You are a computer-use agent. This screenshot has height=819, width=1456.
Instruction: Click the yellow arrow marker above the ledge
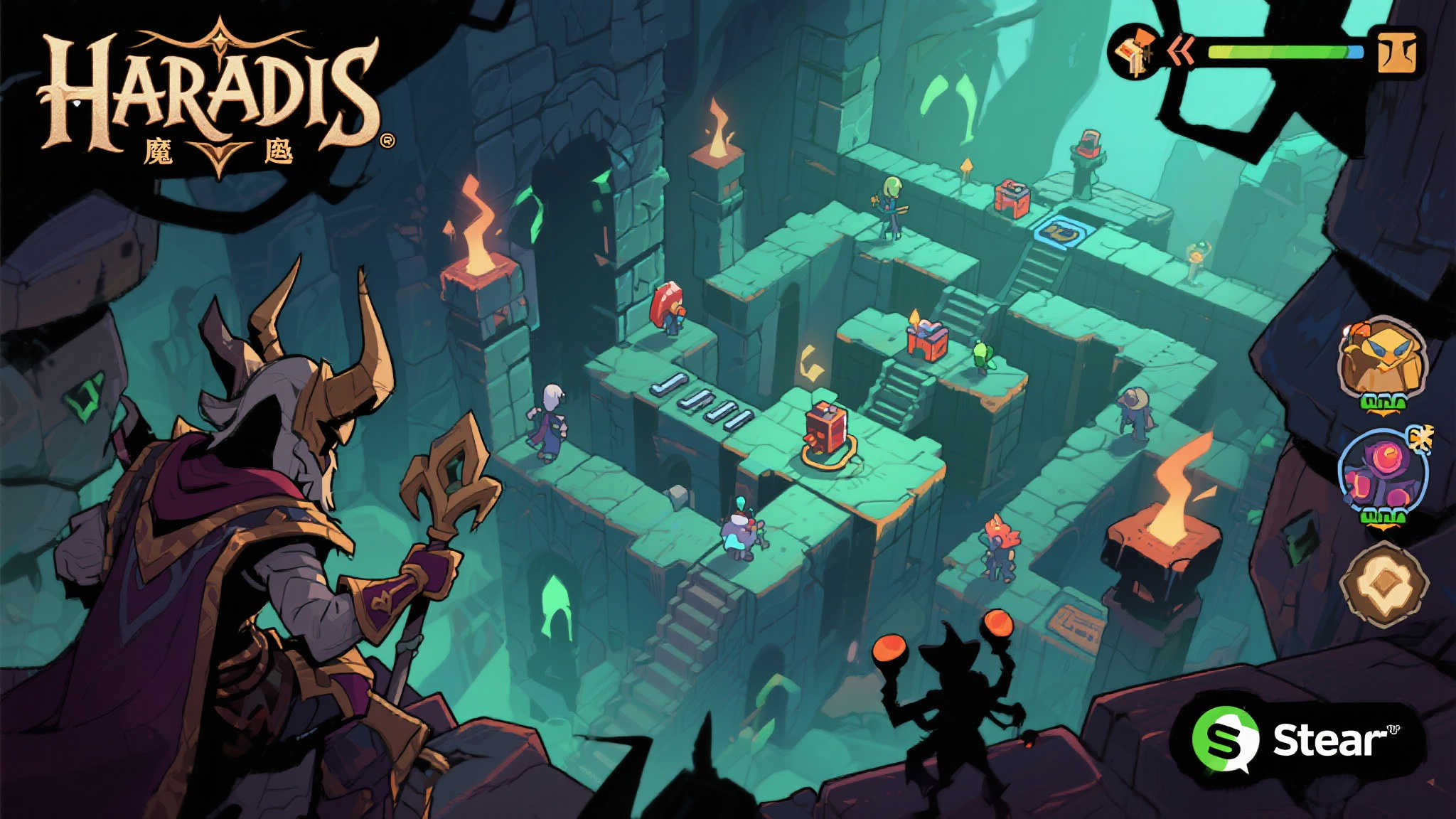pos(967,165)
